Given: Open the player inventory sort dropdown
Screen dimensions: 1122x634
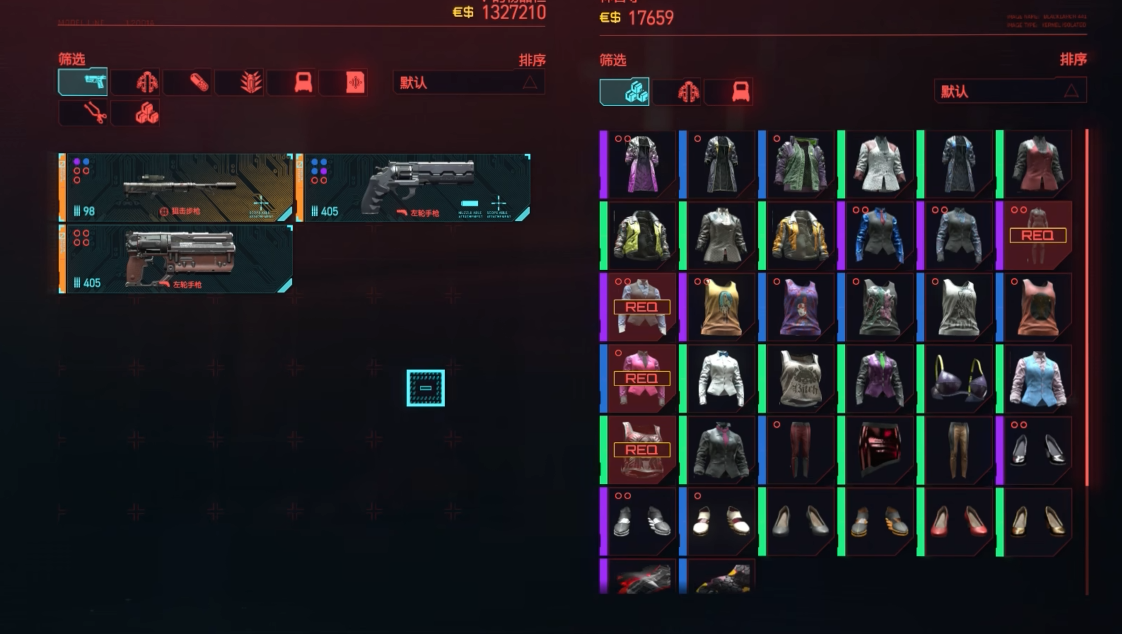Looking at the screenshot, I should (x=469, y=82).
